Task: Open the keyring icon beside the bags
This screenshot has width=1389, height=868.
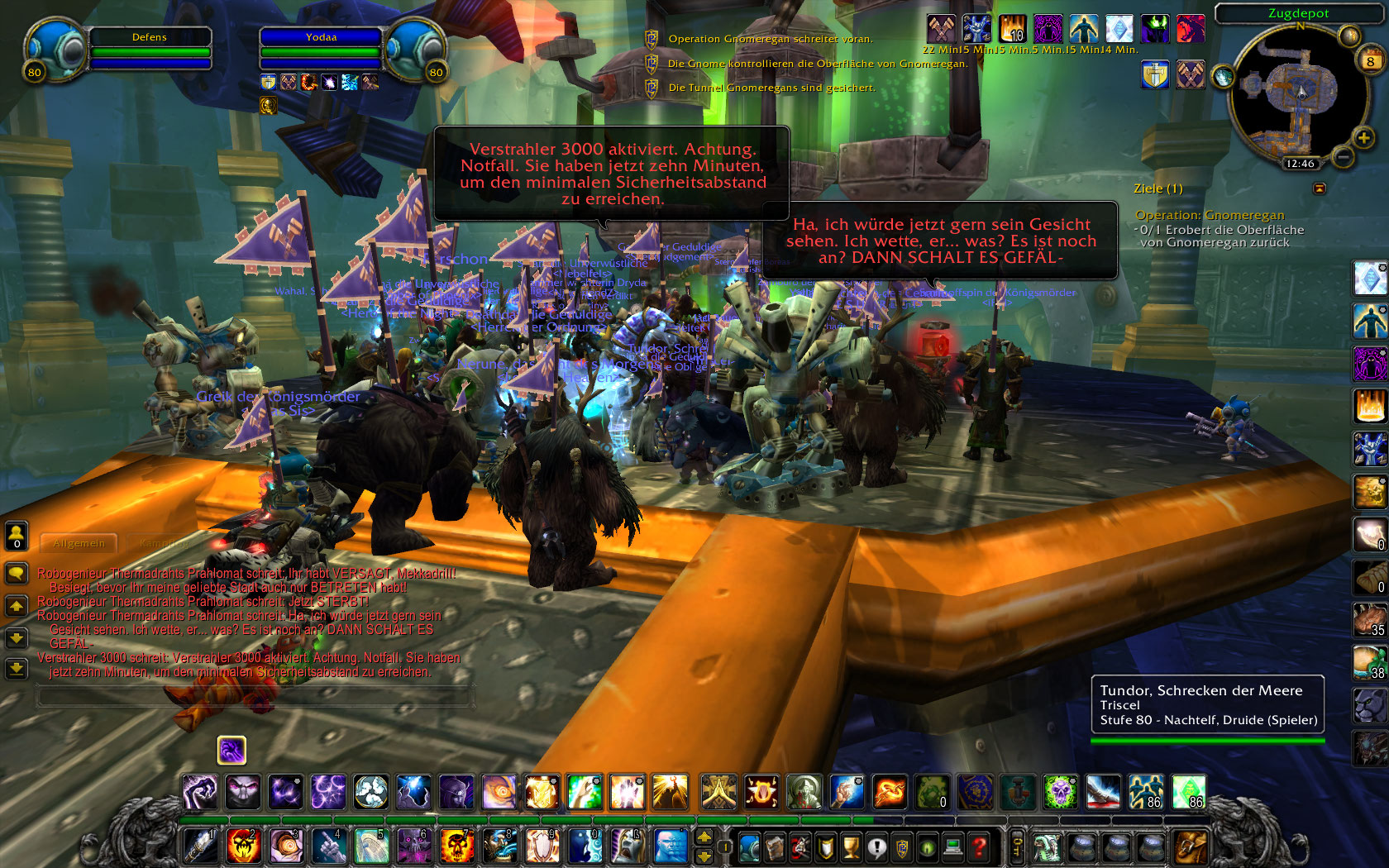Action: 1017,846
